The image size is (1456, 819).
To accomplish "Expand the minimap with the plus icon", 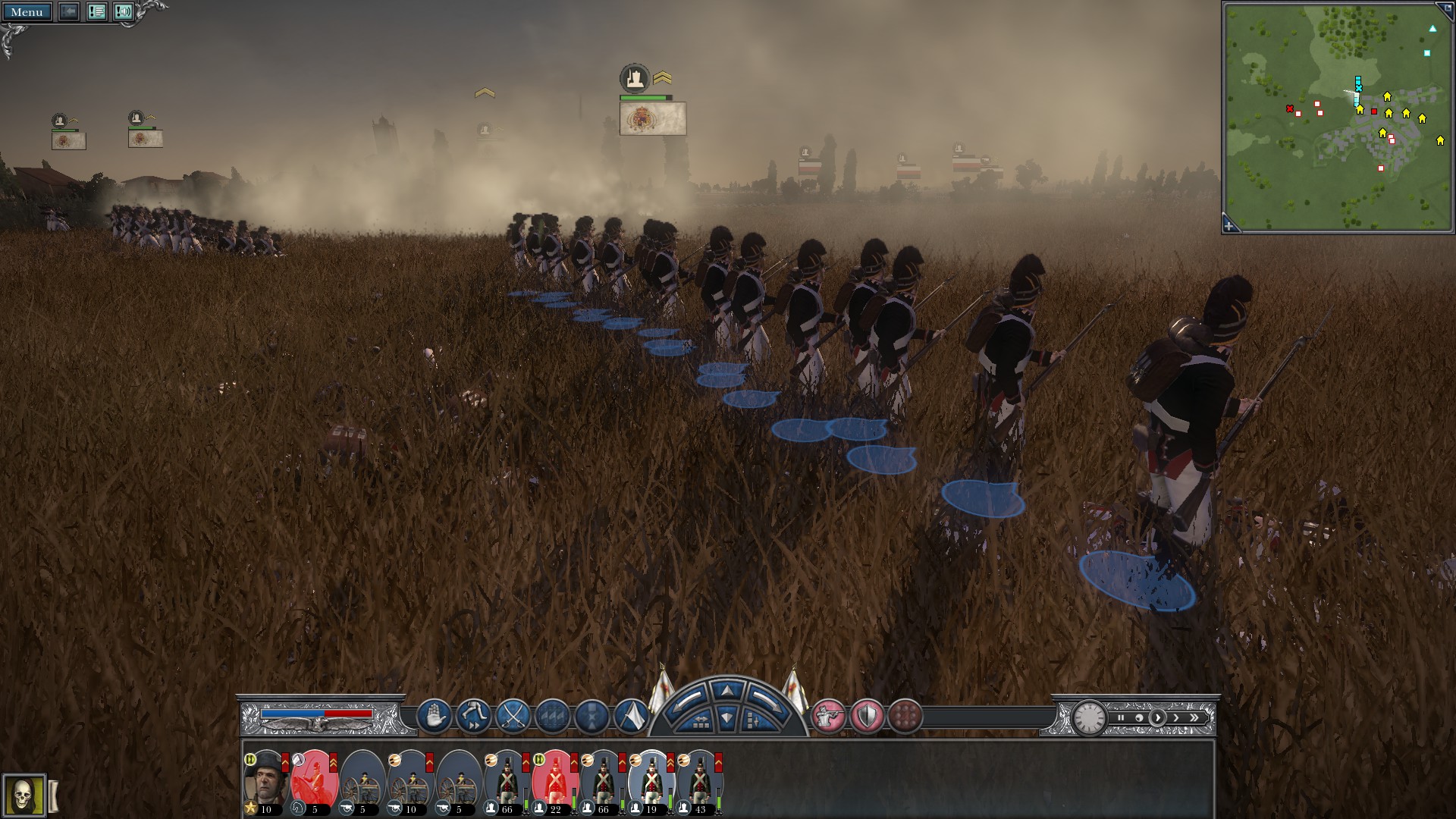I will coord(1230,224).
